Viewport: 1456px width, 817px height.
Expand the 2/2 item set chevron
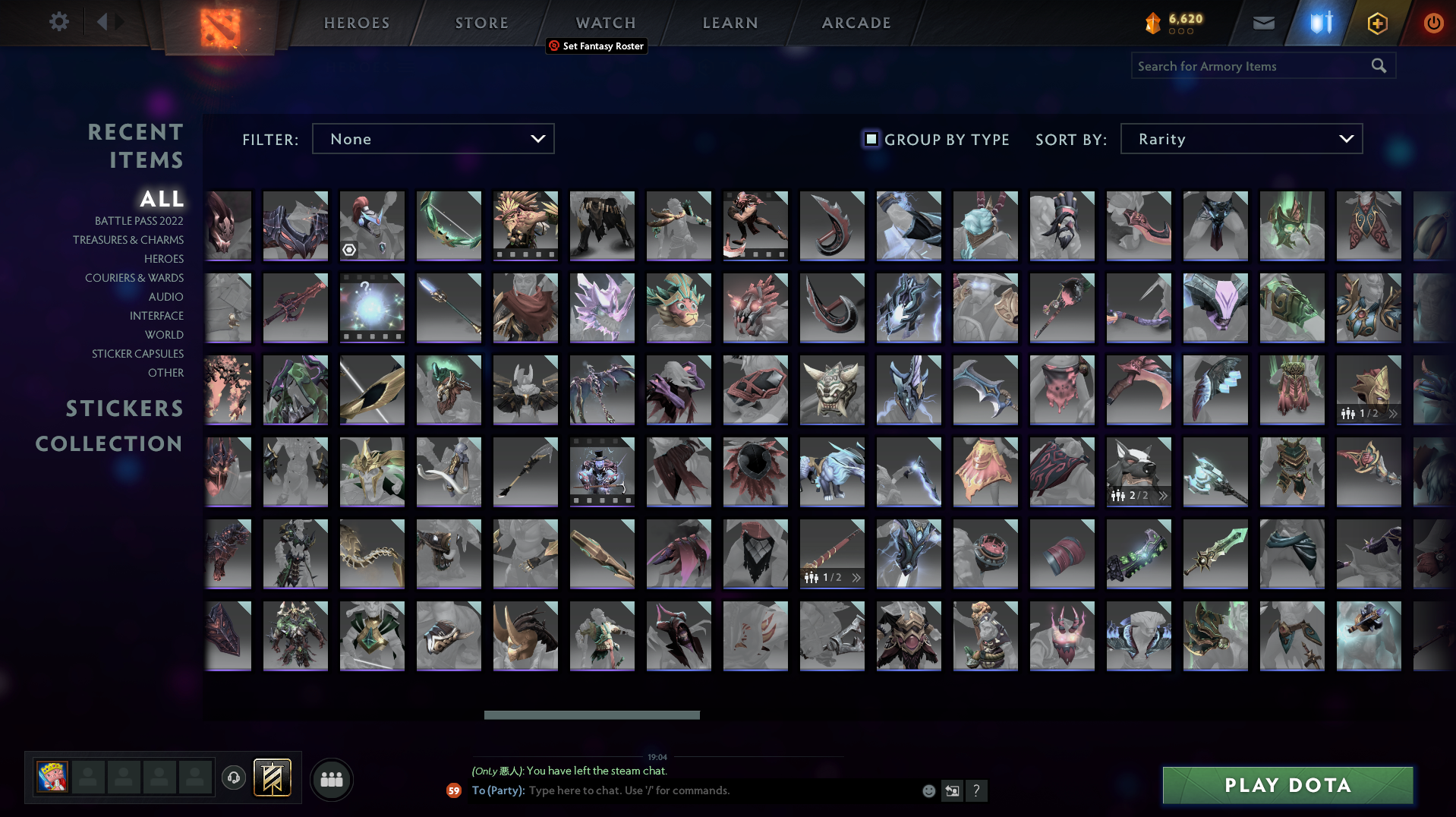1163,495
